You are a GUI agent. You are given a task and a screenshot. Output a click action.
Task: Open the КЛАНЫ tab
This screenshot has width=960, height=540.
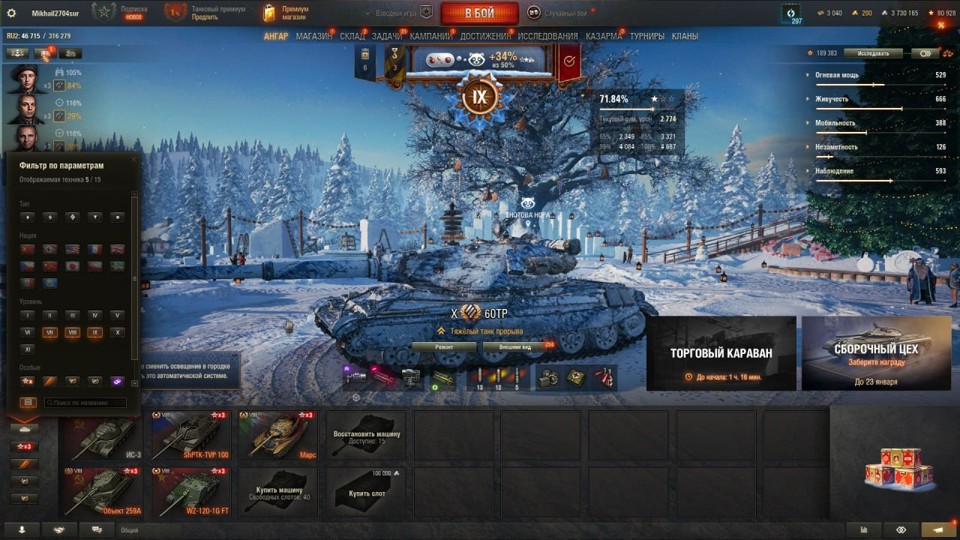(685, 36)
